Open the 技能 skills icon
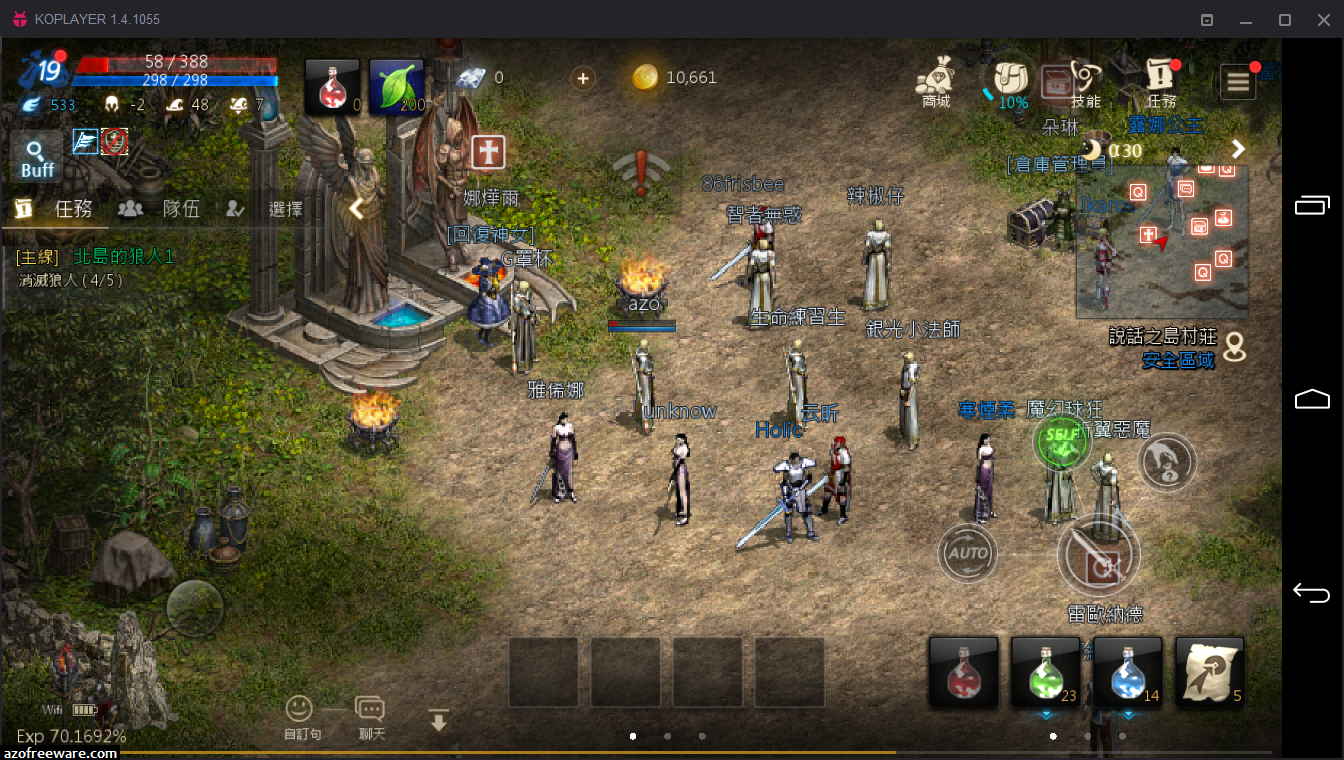Image resolution: width=1344 pixels, height=760 pixels. (1084, 78)
